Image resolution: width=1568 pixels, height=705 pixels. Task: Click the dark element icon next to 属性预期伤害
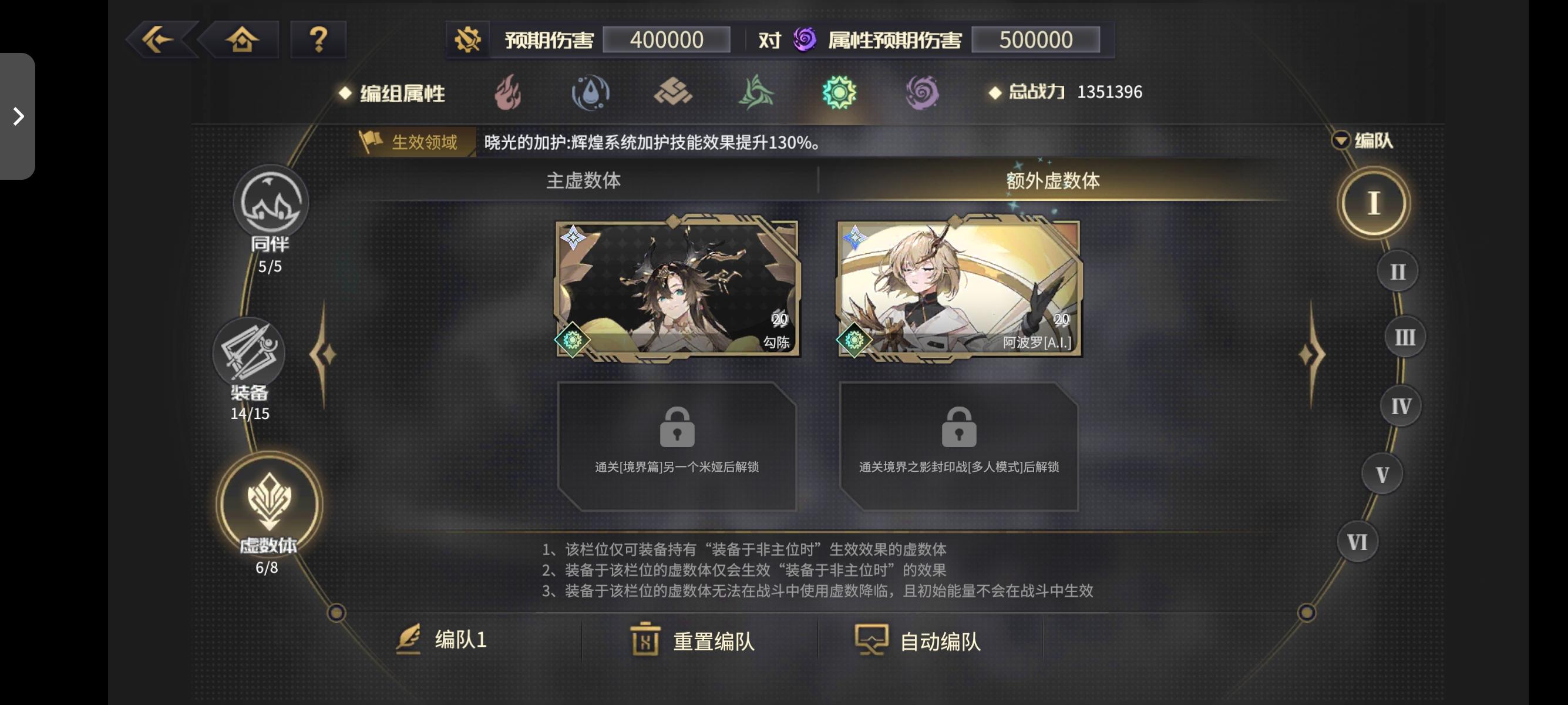coord(803,39)
